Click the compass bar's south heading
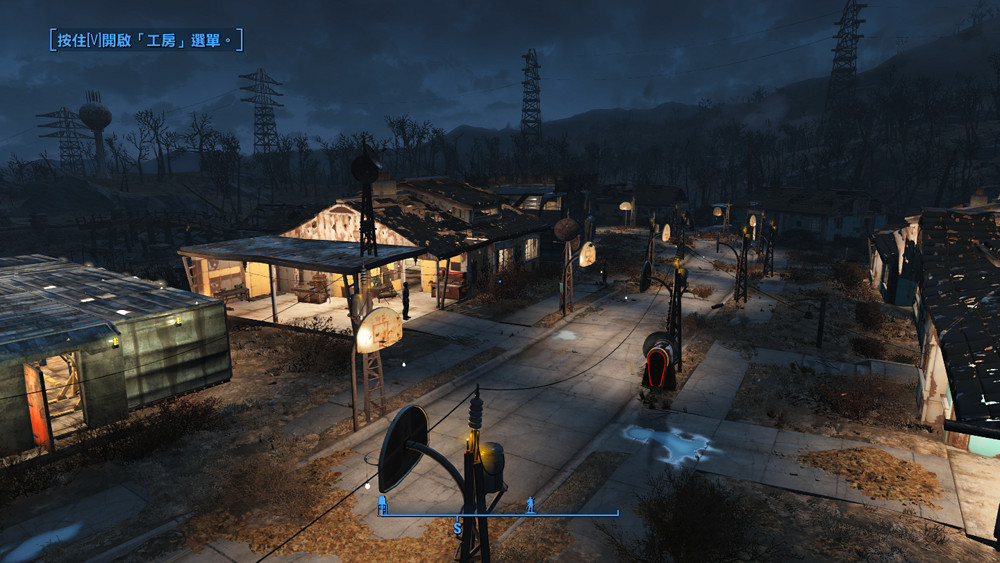 [x=457, y=526]
